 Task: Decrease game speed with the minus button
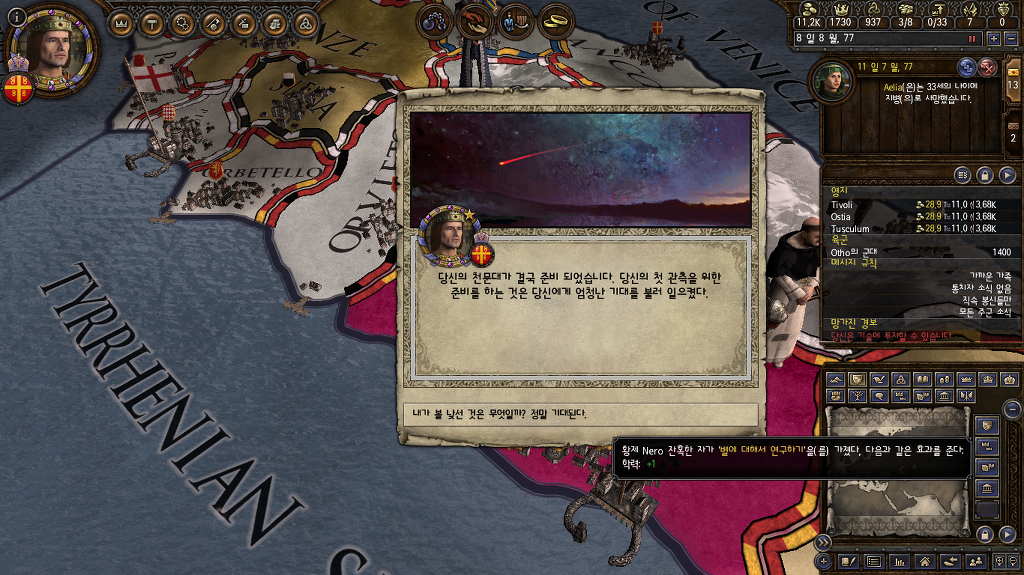tap(1010, 38)
